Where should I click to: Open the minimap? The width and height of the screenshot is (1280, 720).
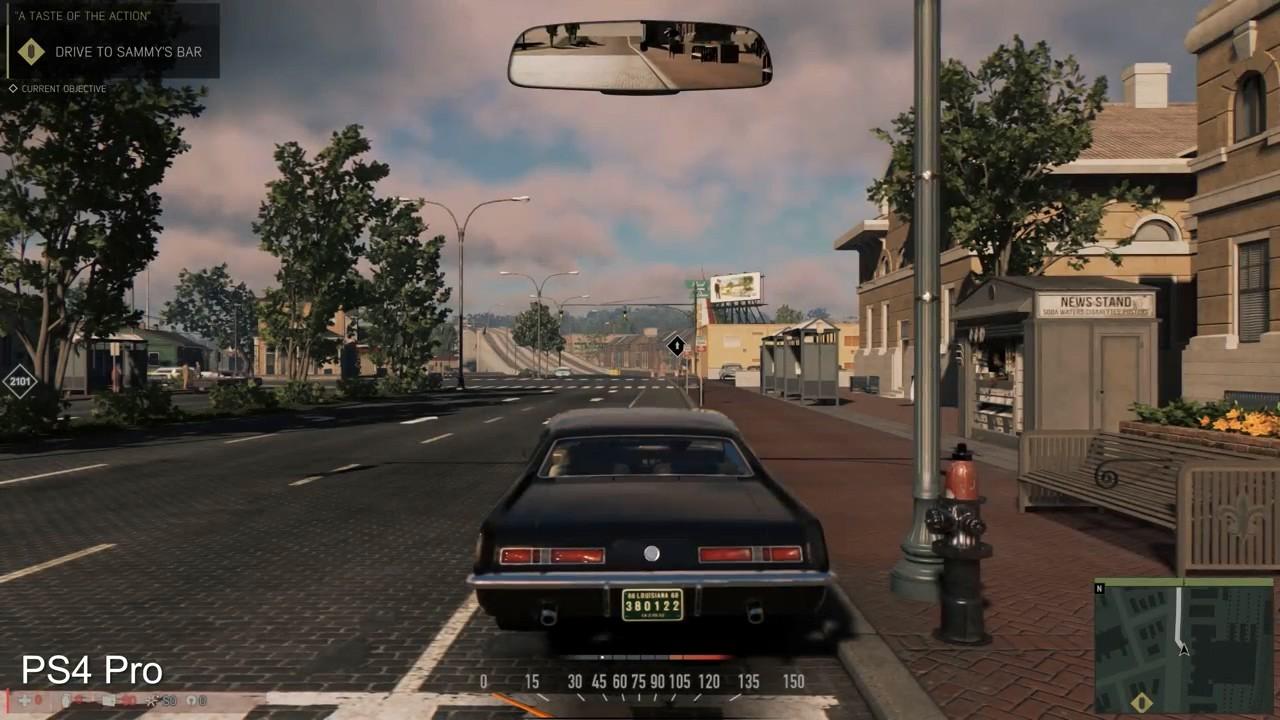click(1184, 645)
